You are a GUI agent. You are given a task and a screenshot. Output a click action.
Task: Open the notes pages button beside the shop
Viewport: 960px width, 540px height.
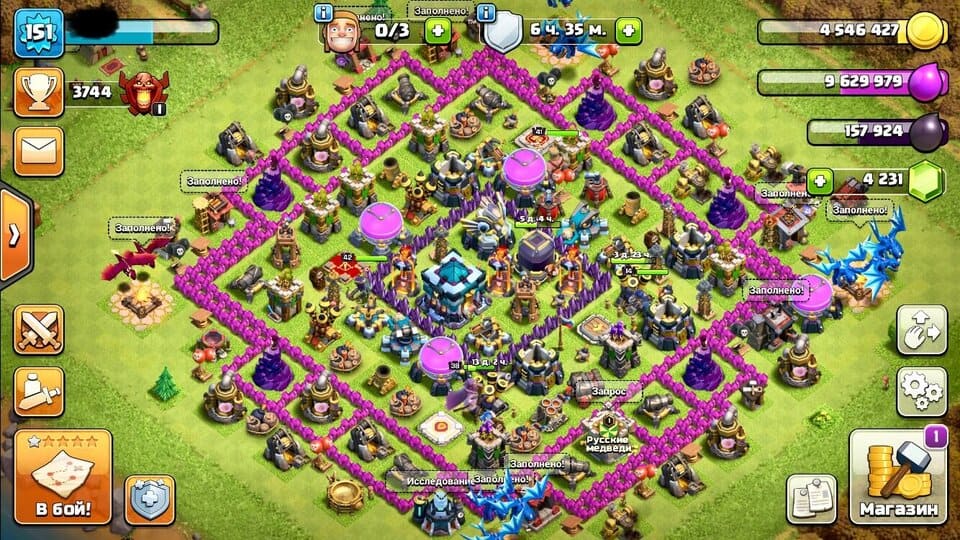(811, 498)
